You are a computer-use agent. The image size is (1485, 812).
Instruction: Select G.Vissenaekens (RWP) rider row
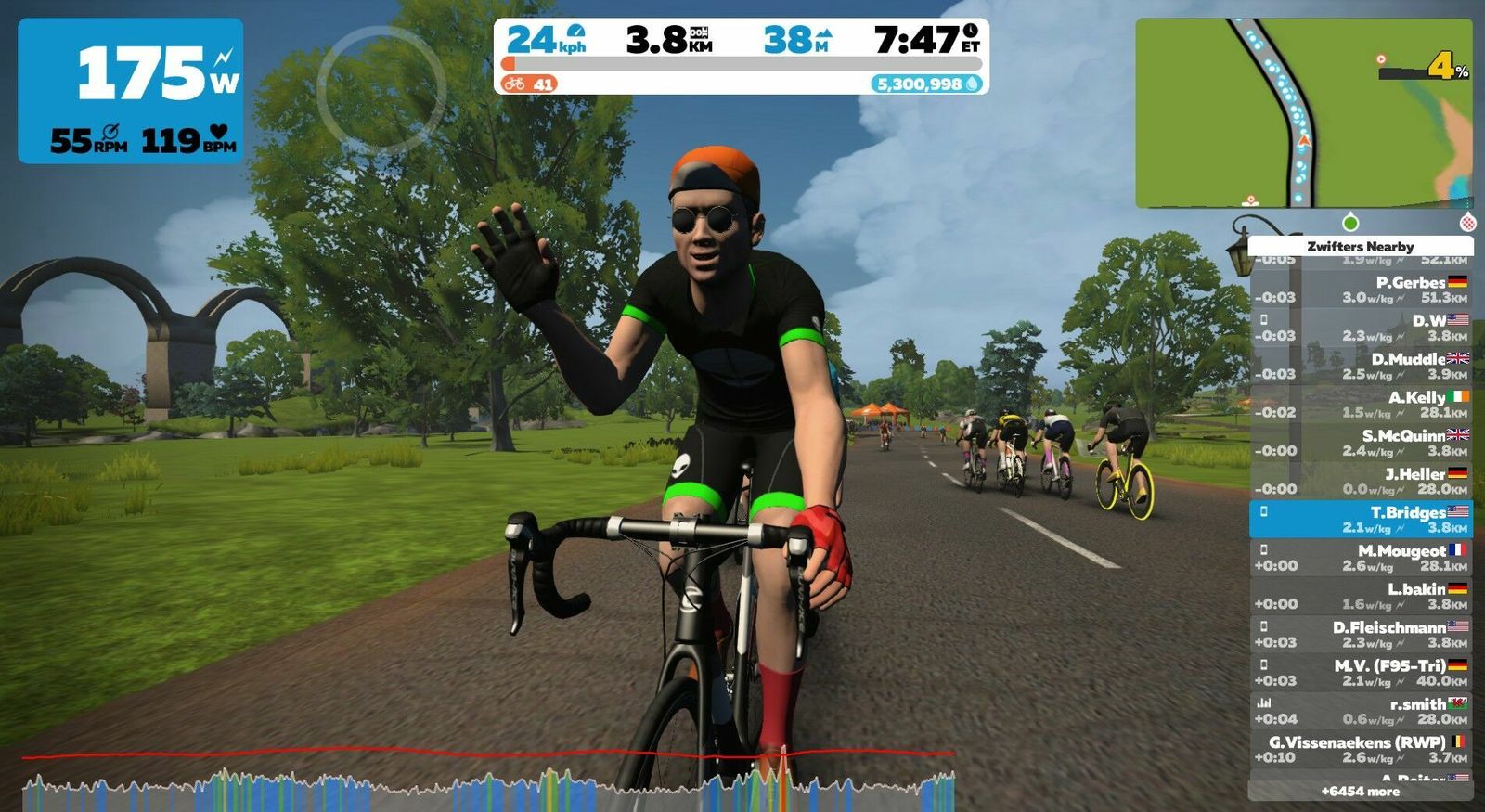tap(1361, 749)
